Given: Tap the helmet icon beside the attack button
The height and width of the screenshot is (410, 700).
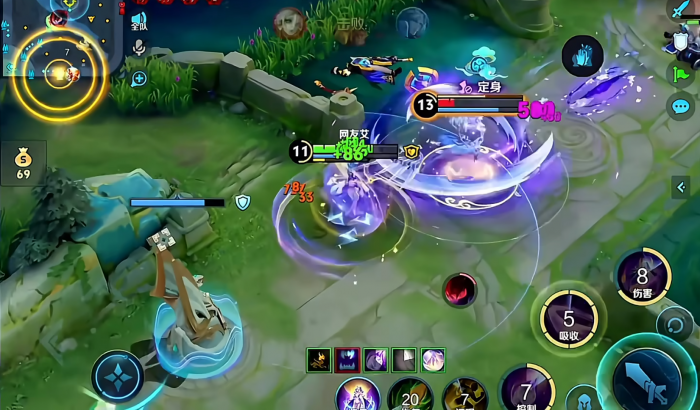Looking at the screenshot, I should pyautogui.click(x=582, y=400).
